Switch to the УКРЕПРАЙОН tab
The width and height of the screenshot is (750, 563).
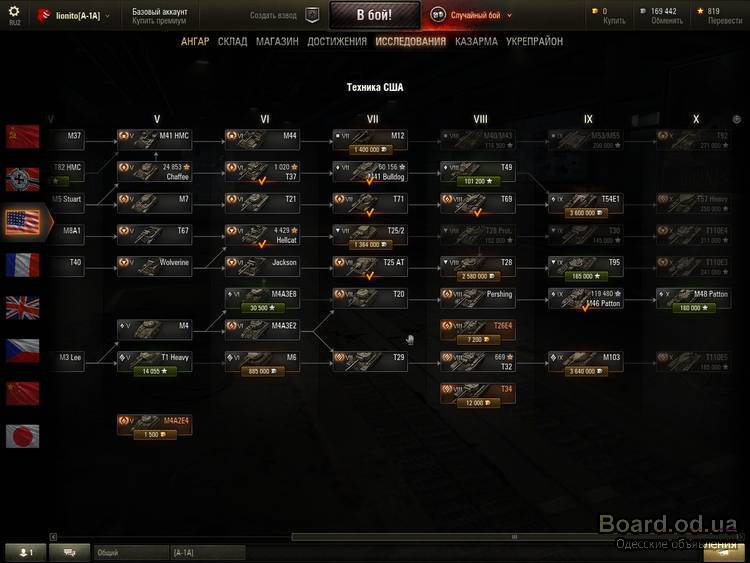[x=534, y=42]
